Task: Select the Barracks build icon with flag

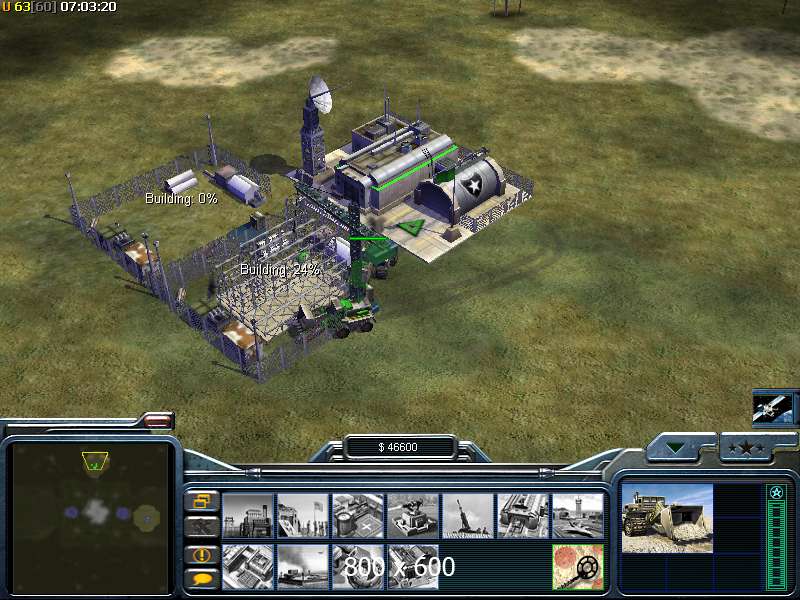Action: (302, 516)
